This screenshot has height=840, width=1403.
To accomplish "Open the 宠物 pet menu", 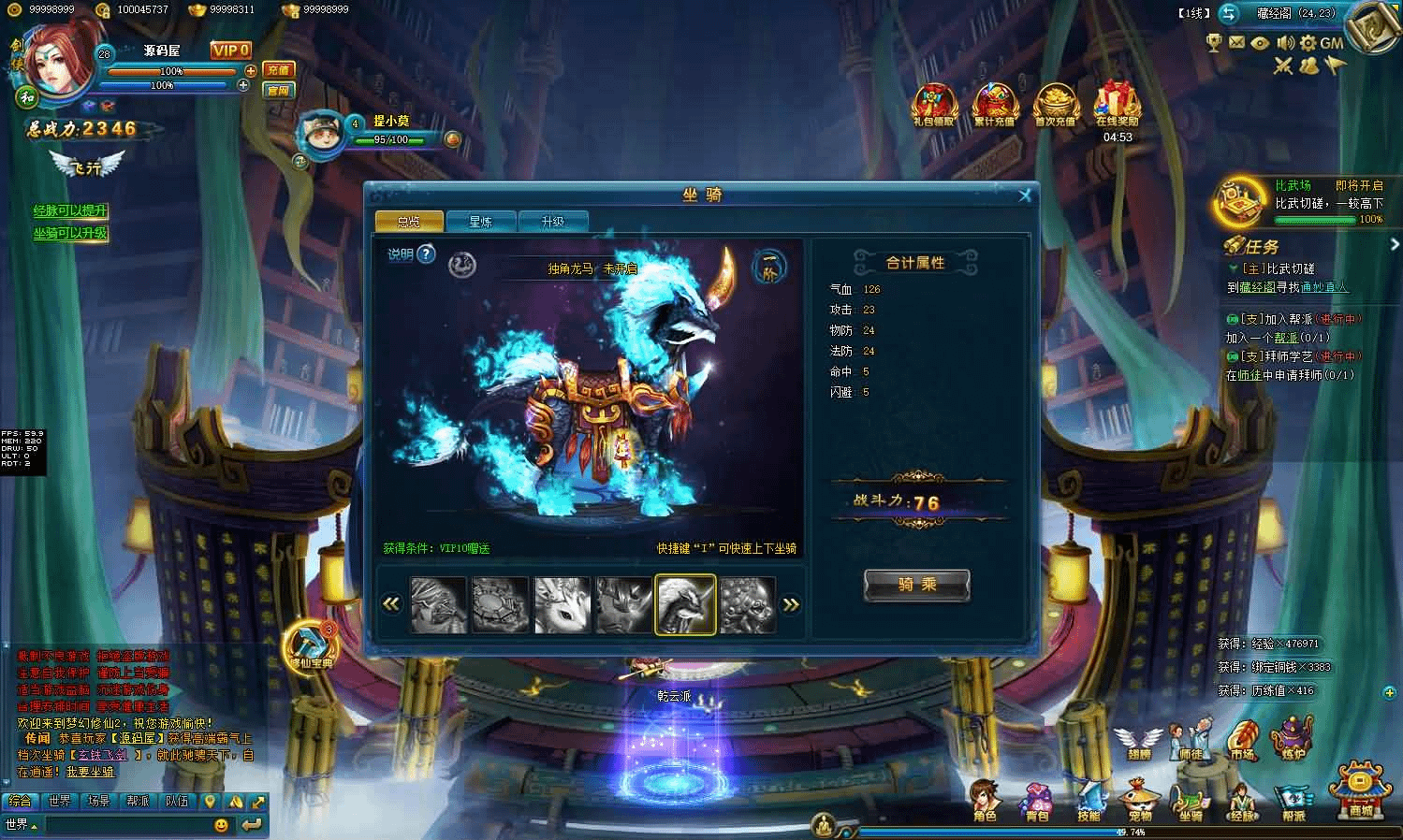I will tap(1139, 802).
